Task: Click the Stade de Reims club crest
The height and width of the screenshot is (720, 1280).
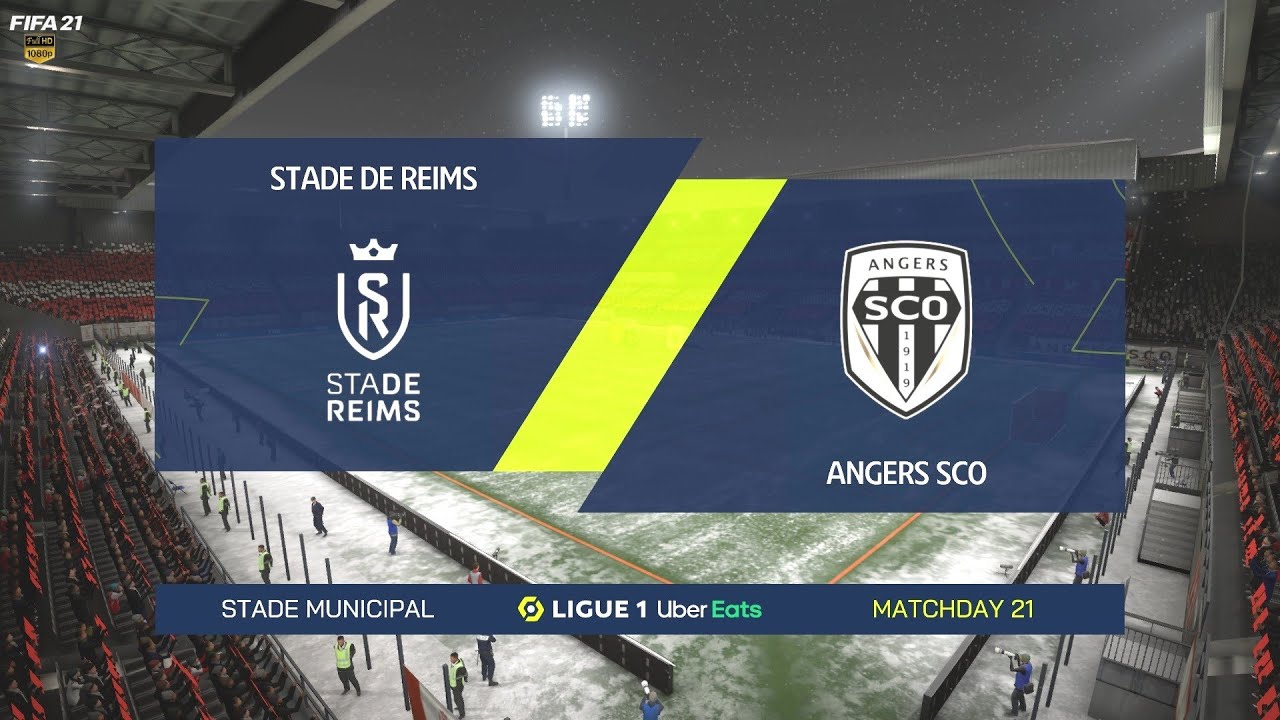Action: pyautogui.click(x=372, y=310)
